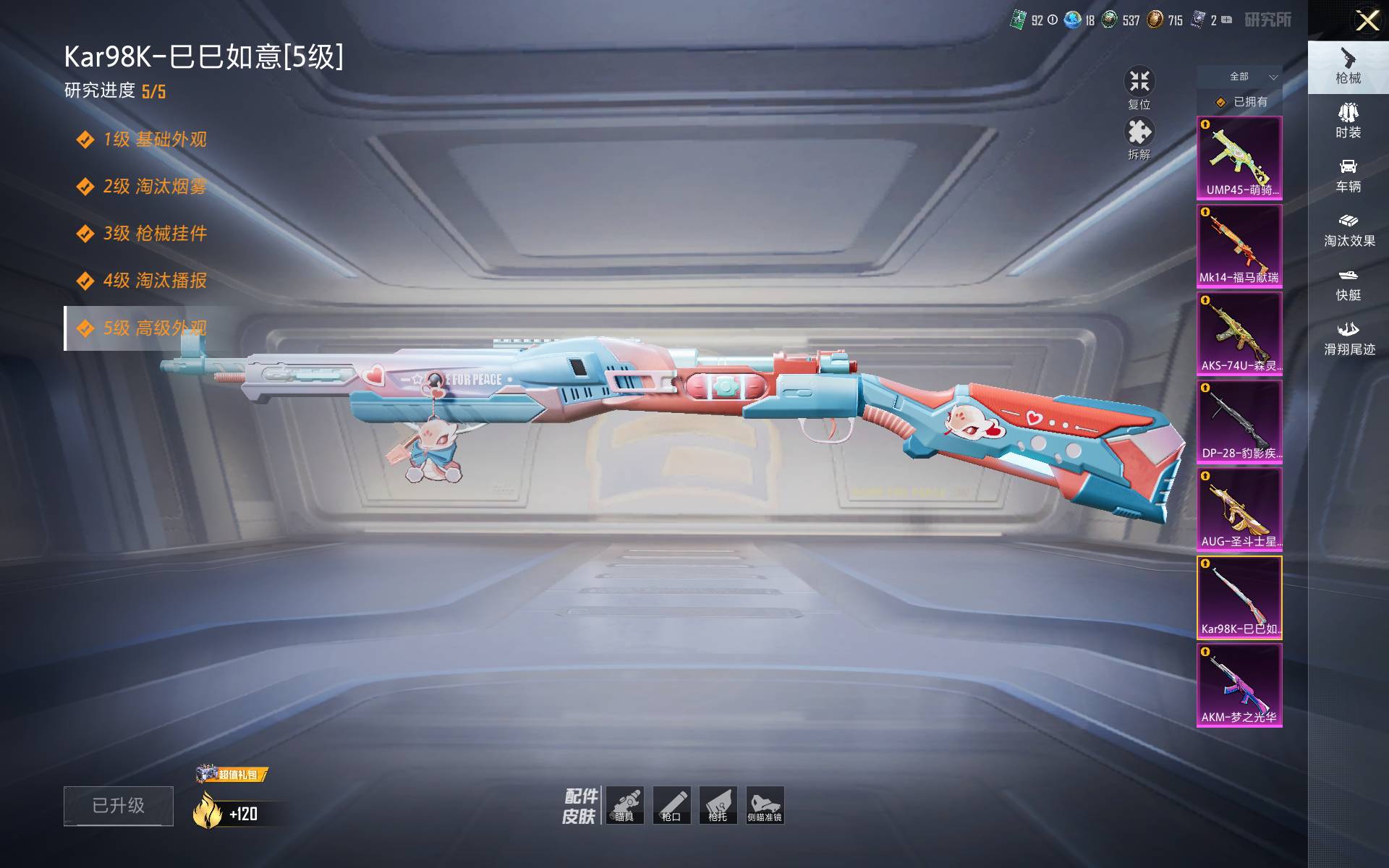Select level 2 淘汰烟雾 entry

(154, 187)
